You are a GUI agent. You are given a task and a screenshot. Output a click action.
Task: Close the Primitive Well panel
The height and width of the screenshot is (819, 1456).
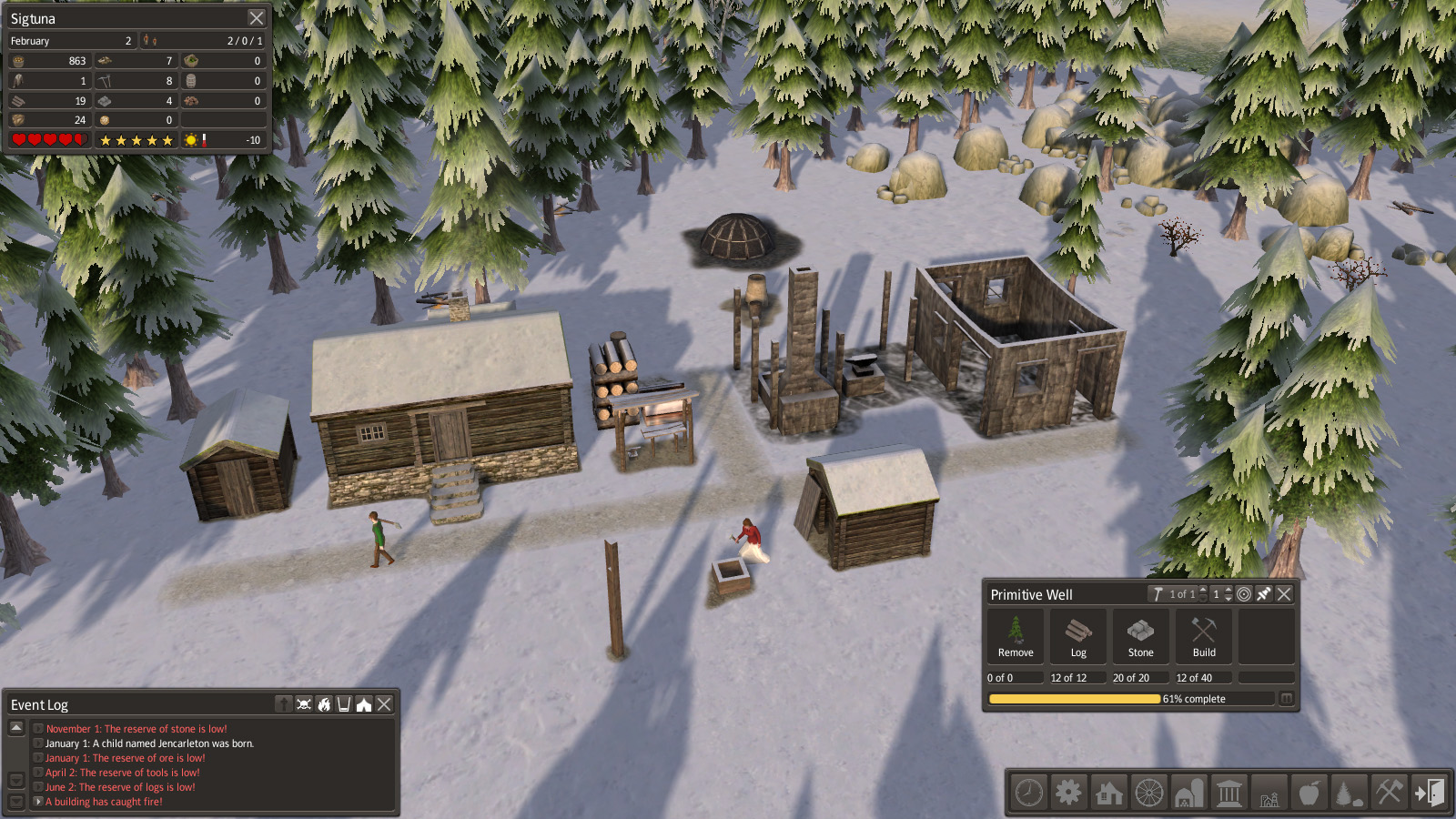[1284, 594]
